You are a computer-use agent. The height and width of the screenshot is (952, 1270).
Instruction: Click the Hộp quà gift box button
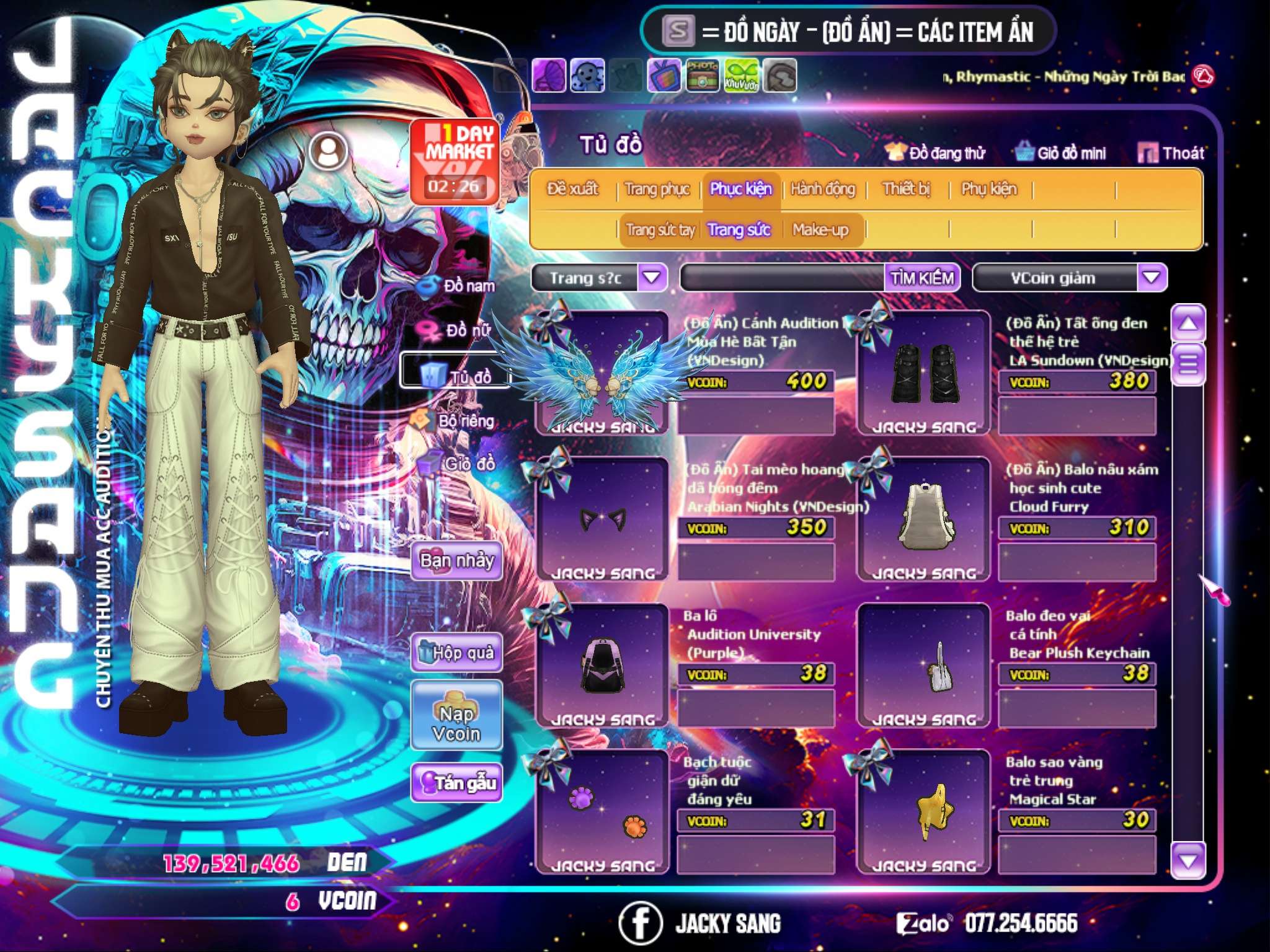click(x=456, y=653)
